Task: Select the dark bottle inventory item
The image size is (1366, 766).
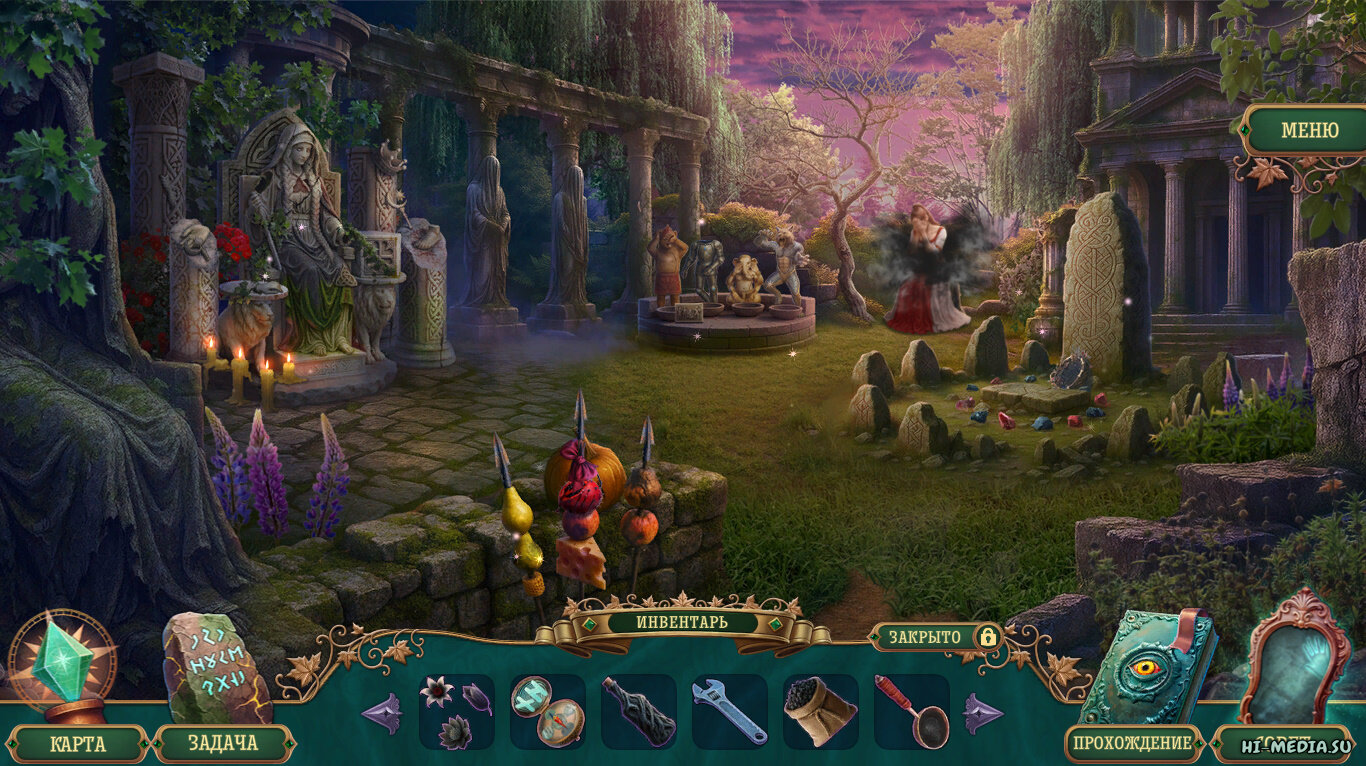Action: tap(638, 711)
